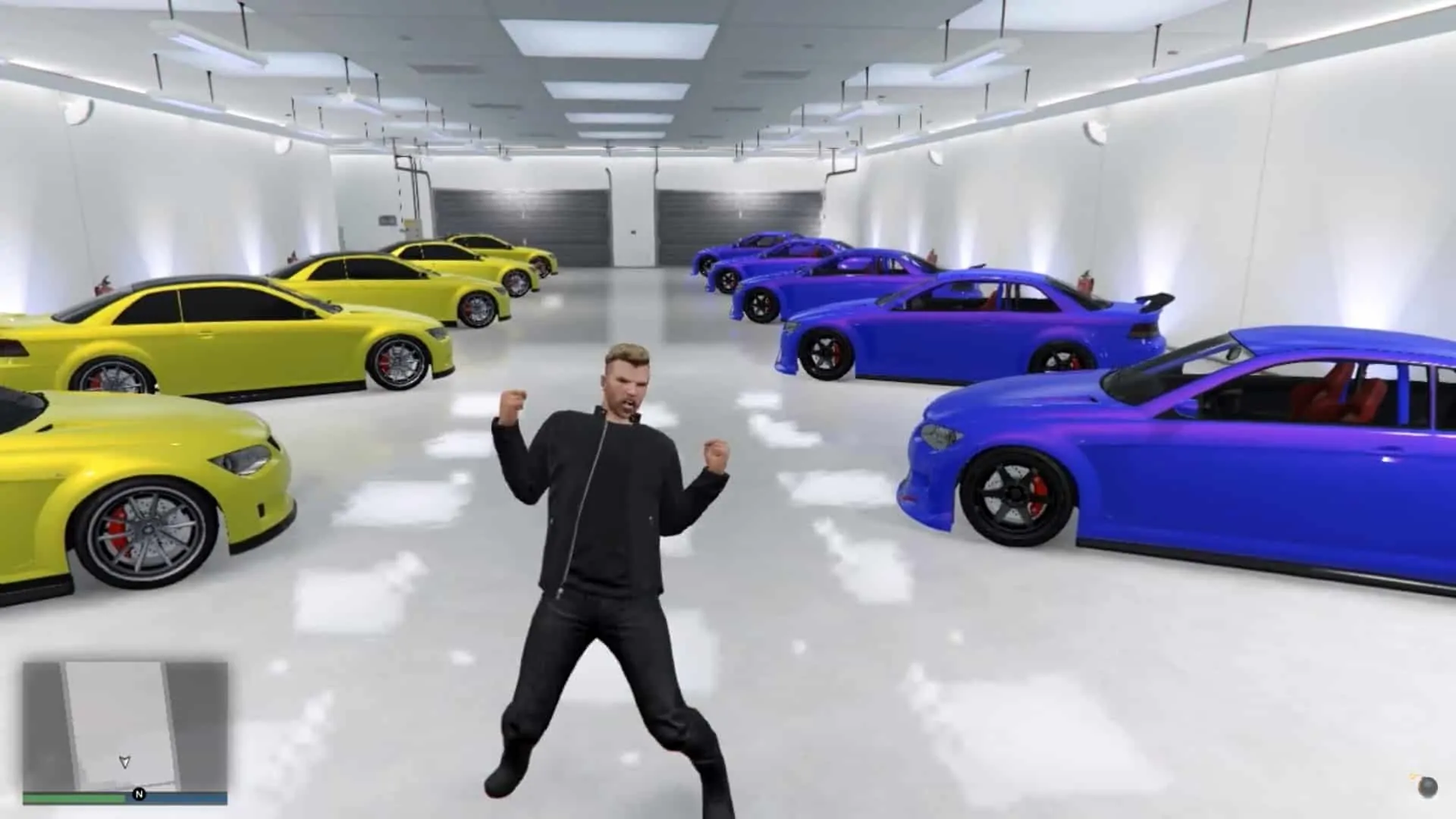
Task: Click the fire extinguisher behind the blue cars
Action: 1084,284
